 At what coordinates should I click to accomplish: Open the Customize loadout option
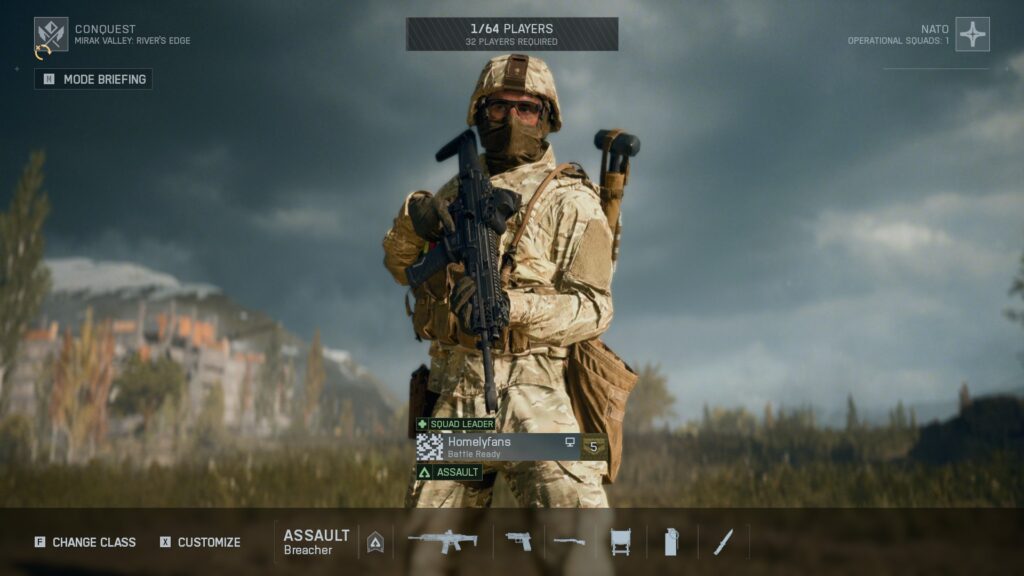pos(200,542)
